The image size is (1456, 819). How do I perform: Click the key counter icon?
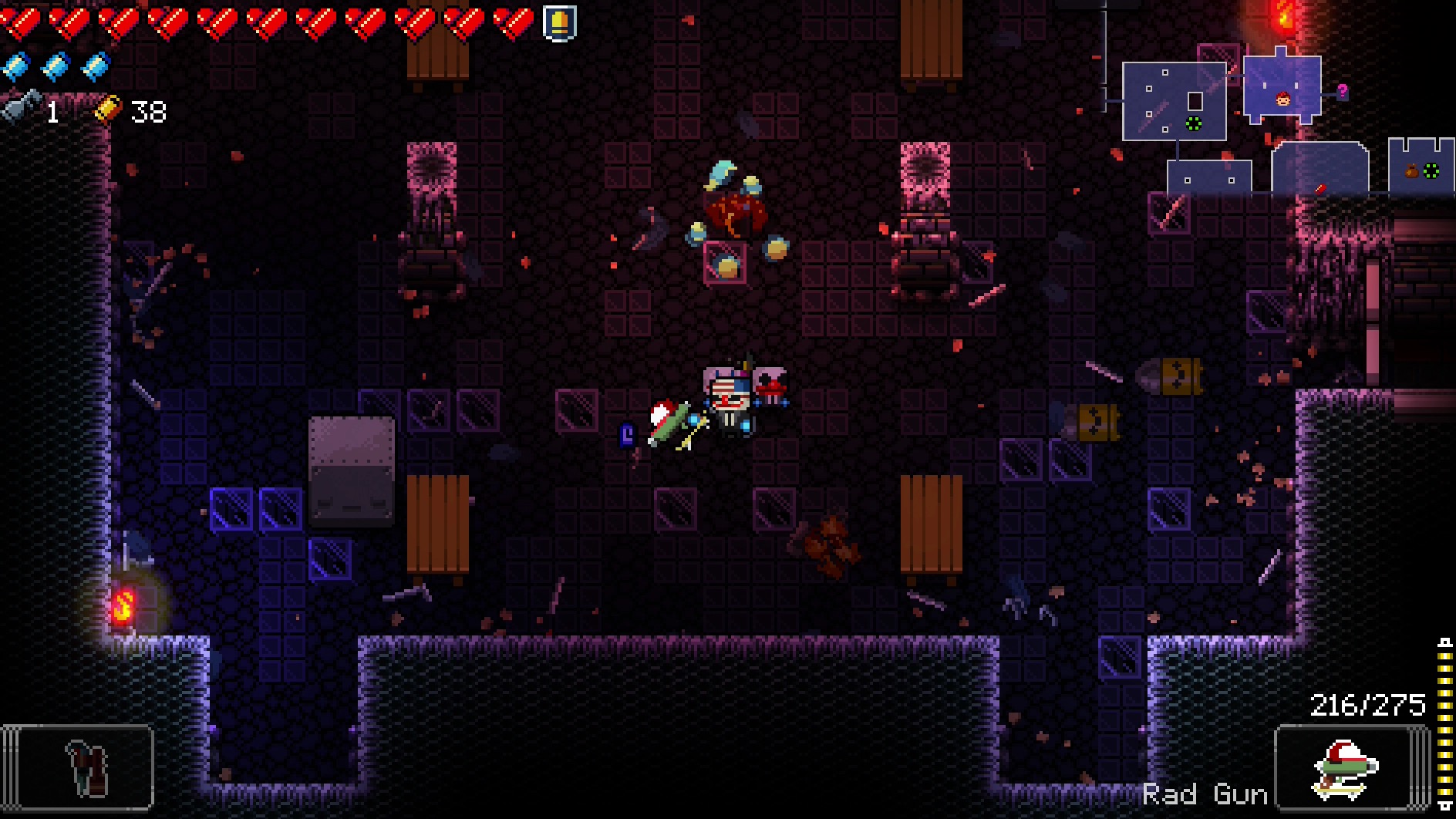point(20,110)
